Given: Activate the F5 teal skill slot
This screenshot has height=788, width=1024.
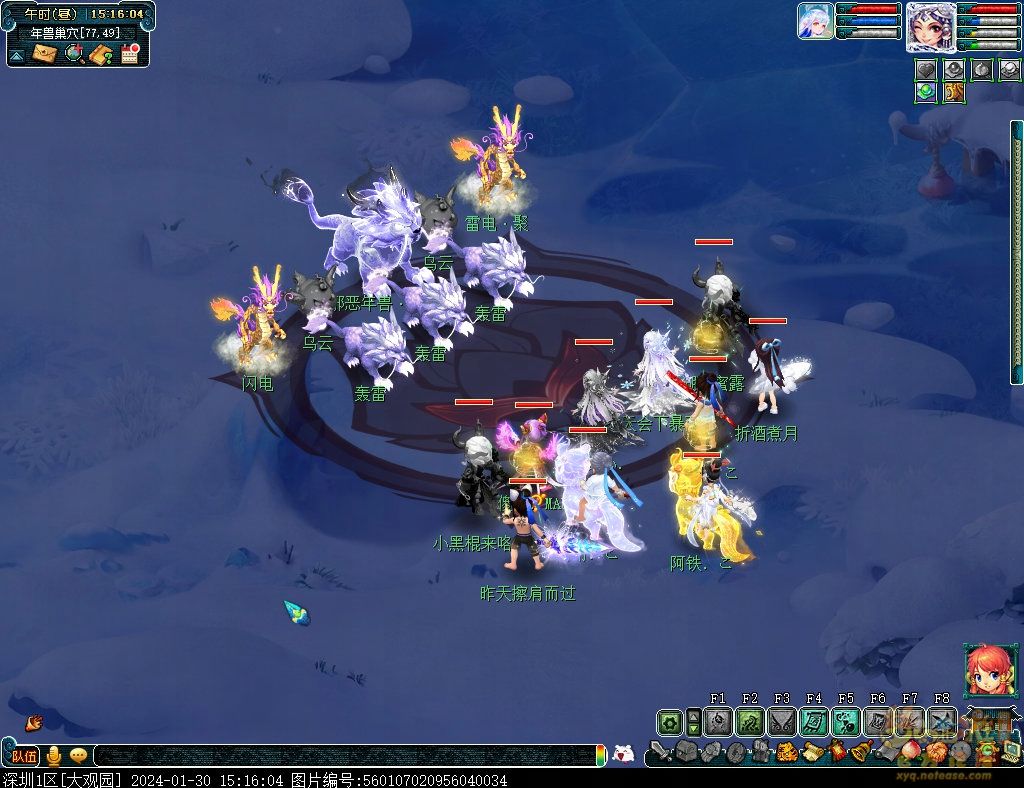Looking at the screenshot, I should (x=846, y=722).
